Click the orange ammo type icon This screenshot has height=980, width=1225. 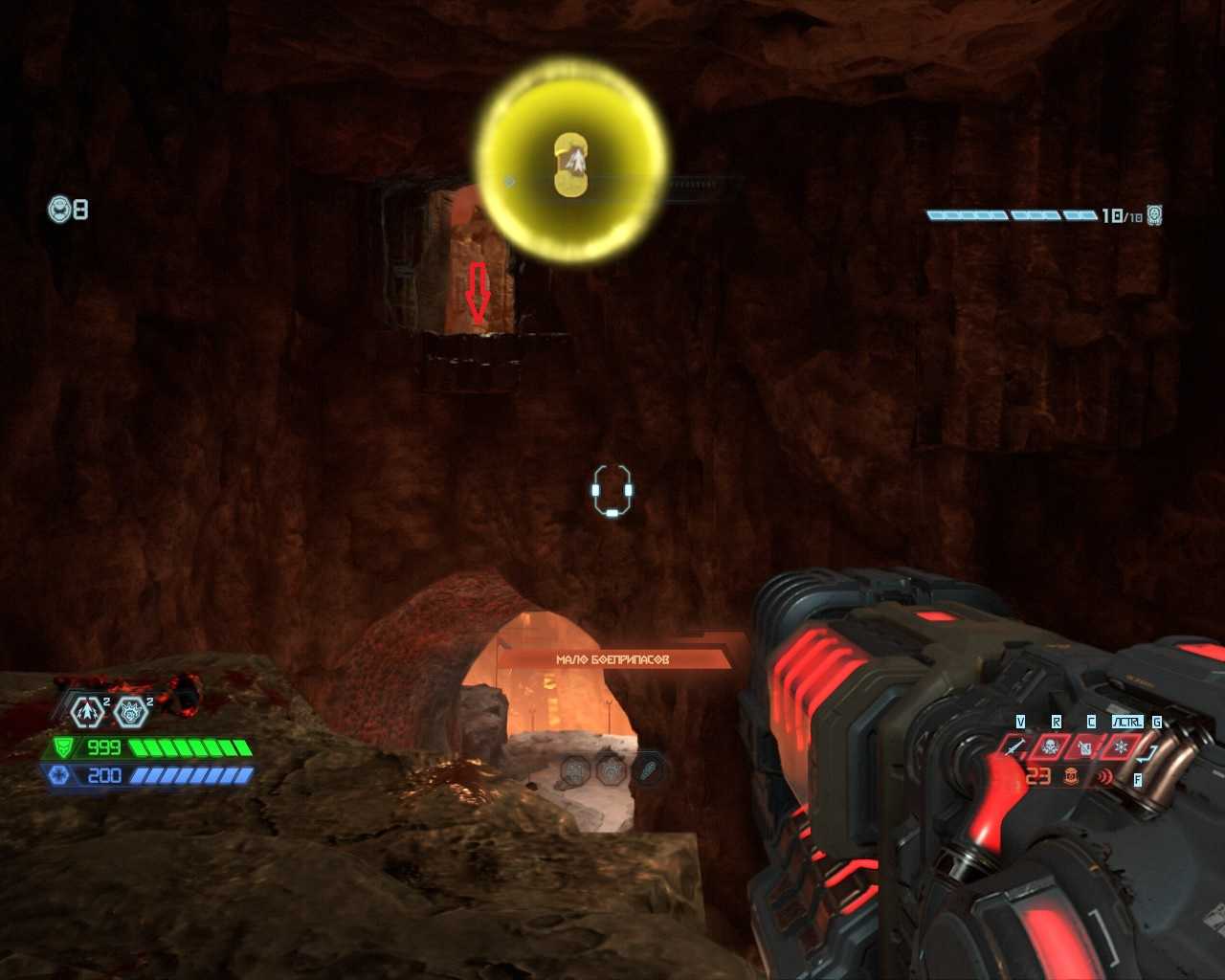[x=1071, y=776]
